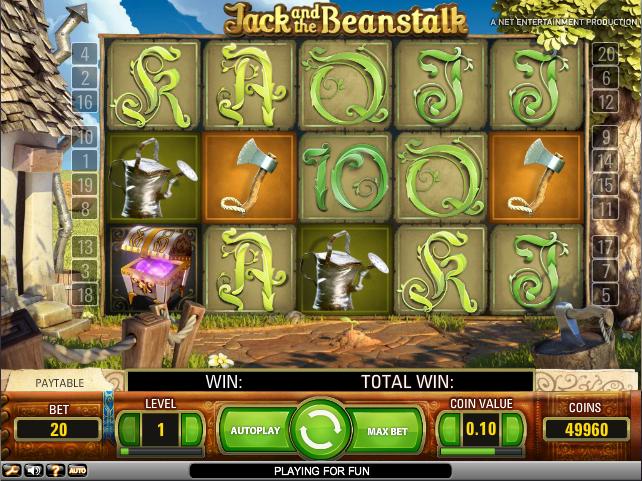Open settings with the wrench icon
642x481 pixels.
pos(12,469)
